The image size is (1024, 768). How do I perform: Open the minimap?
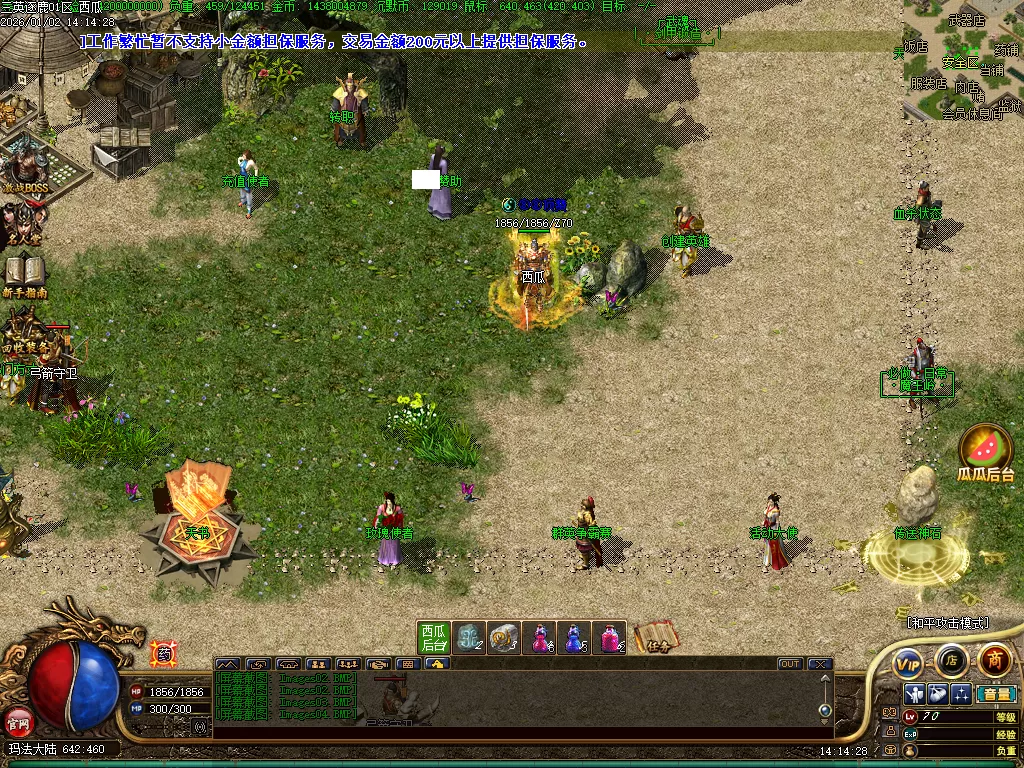pyautogui.click(x=963, y=60)
